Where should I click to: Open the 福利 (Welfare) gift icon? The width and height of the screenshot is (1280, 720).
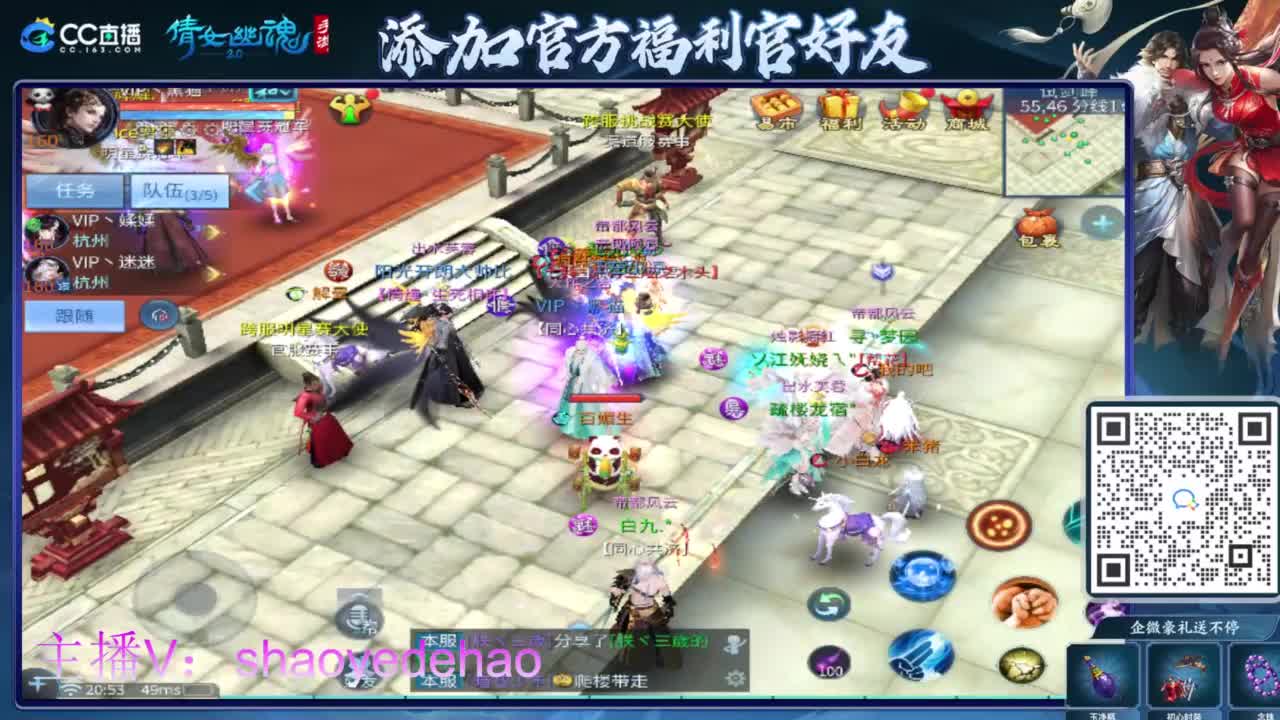840,110
